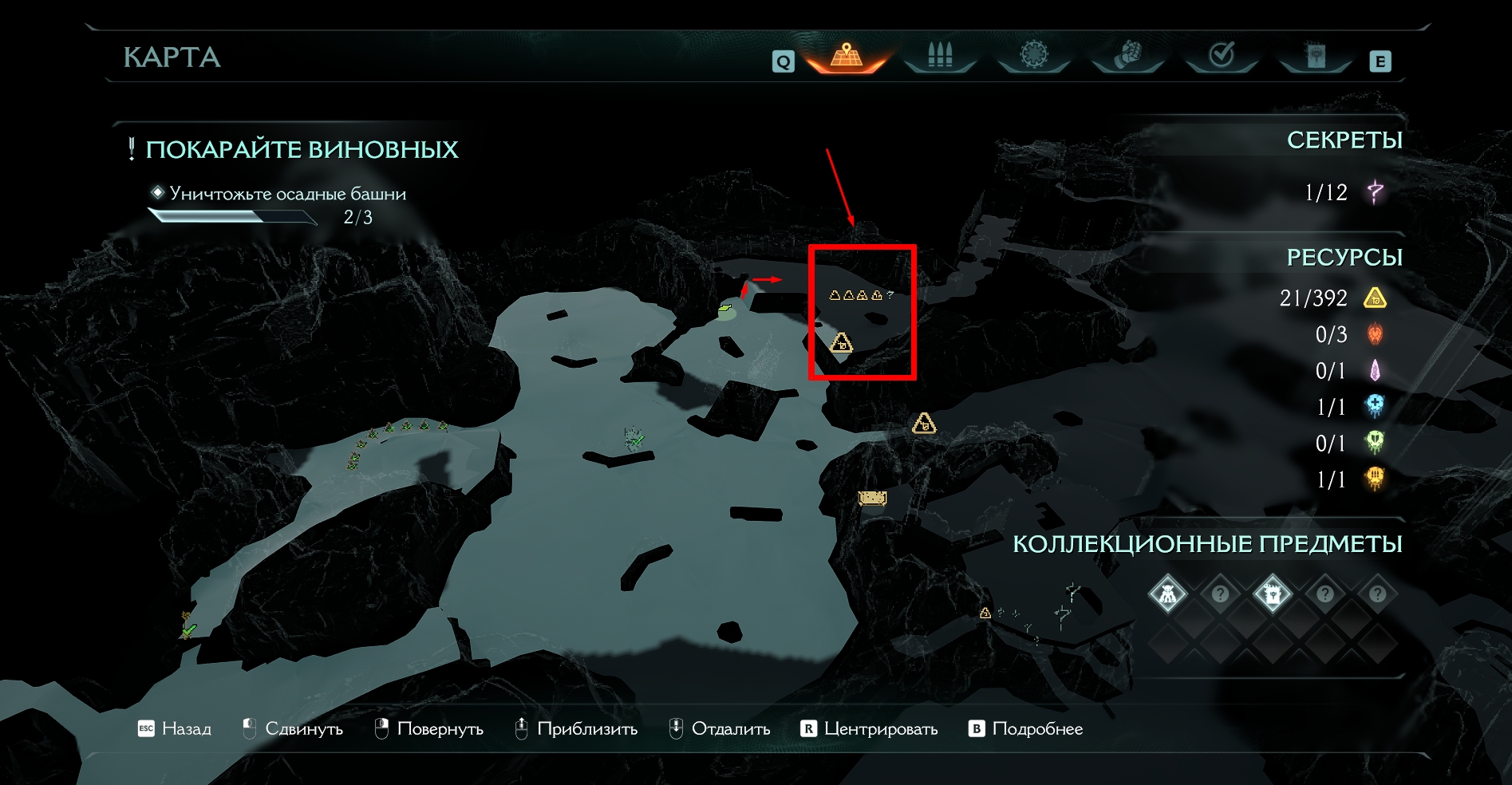This screenshot has width=1512, height=785.
Task: Select the active map tab
Action: (847, 56)
